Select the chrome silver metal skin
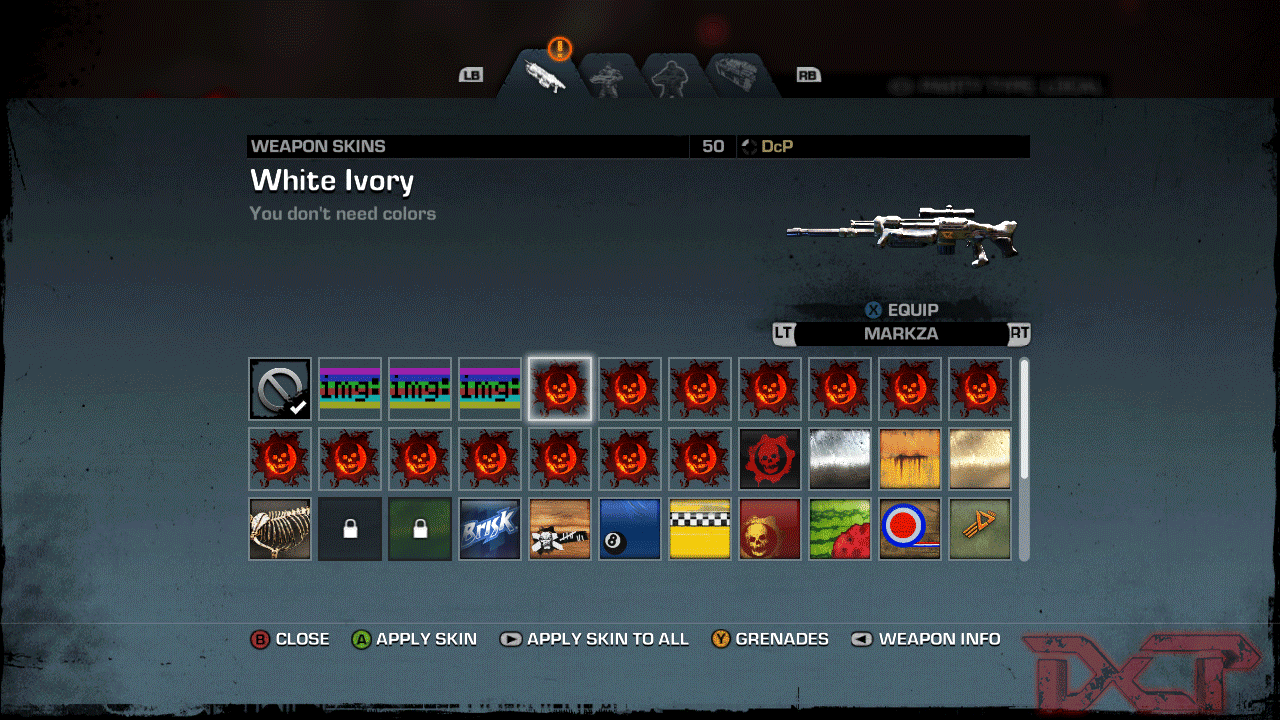Screen dimensions: 1280x720 (840, 459)
